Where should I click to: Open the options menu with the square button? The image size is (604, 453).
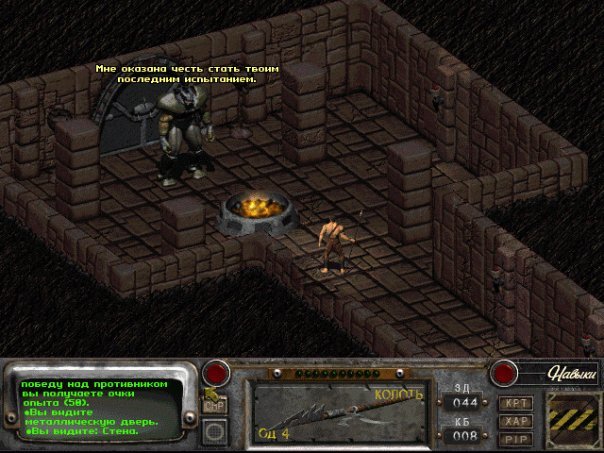[x=214, y=432]
